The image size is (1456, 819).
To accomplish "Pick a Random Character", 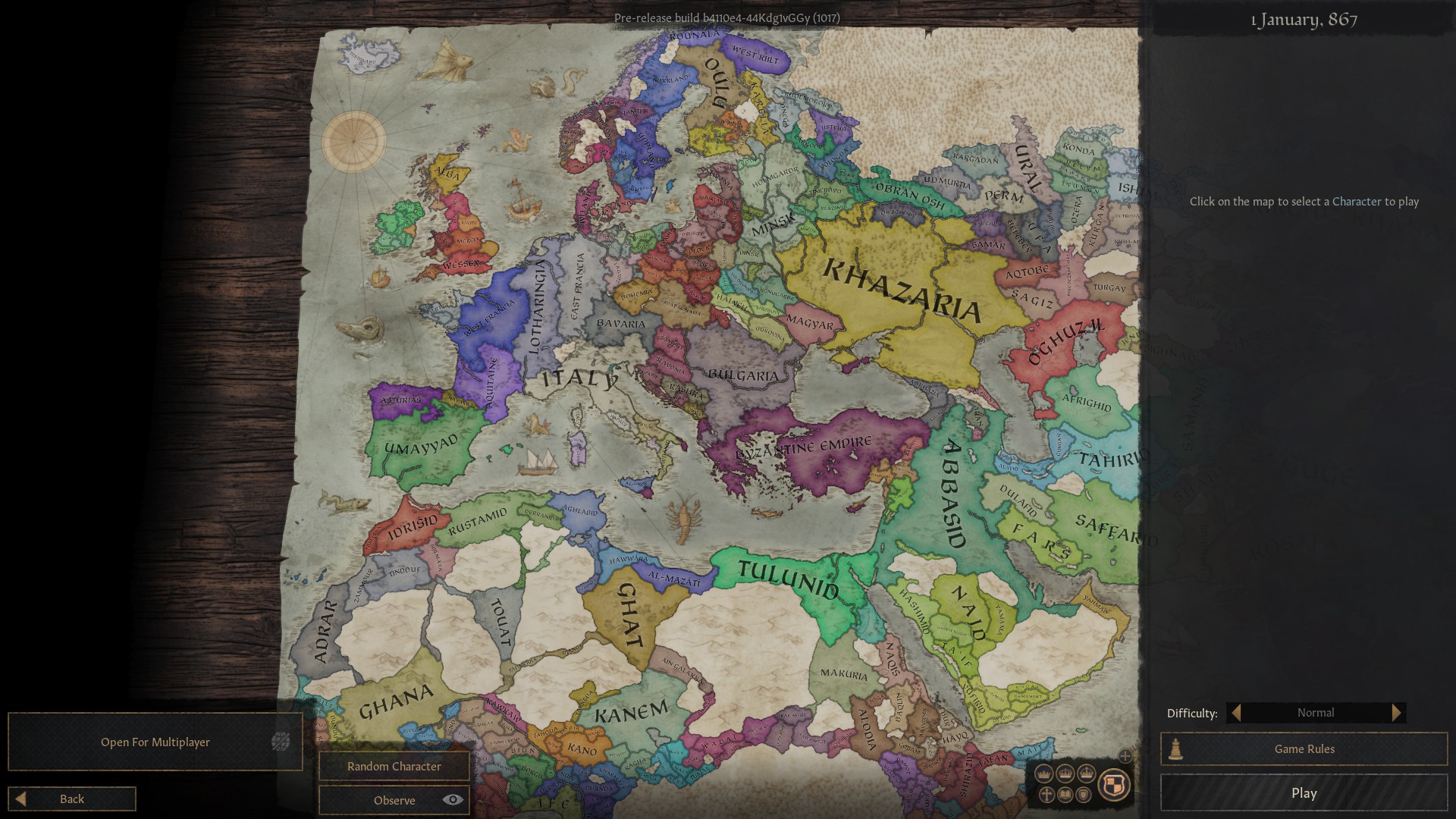I will (x=394, y=766).
